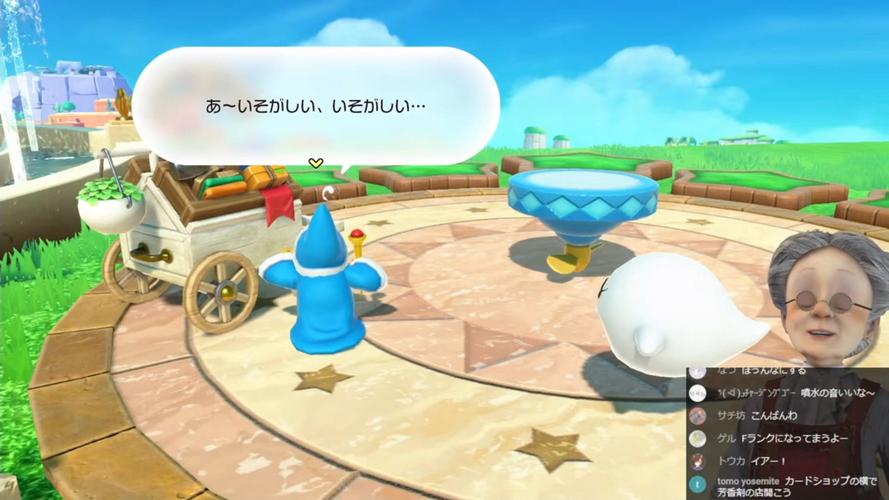Click the speech bubble to advance dialogue

tap(315, 104)
